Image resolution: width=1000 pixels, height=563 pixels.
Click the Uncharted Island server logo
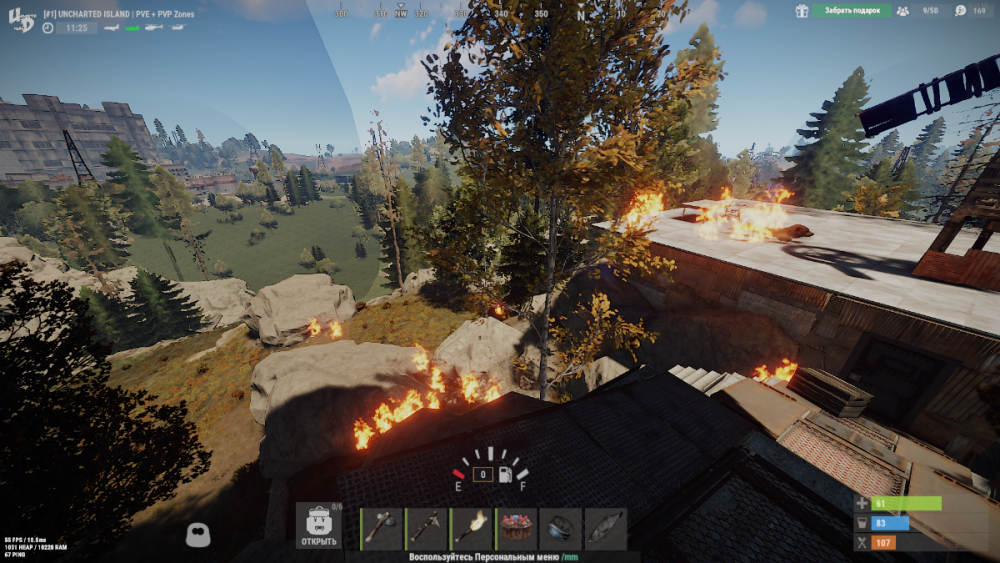click(x=22, y=19)
